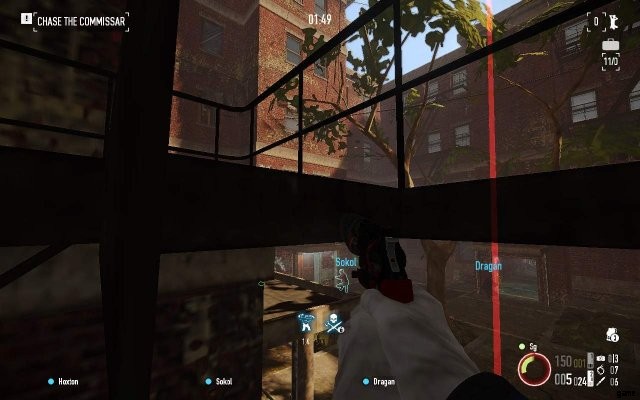Select teammate Hoxton in the bottom panel
640x400 pixels.
[65, 381]
